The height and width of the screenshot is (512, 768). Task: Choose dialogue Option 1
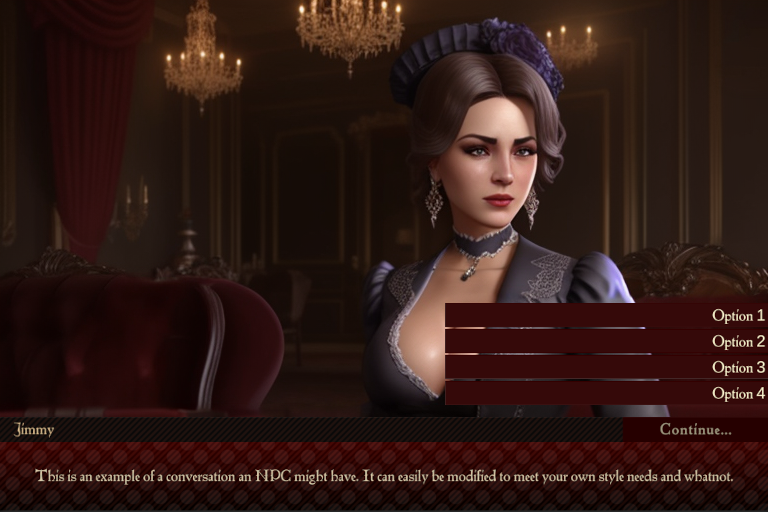606,316
